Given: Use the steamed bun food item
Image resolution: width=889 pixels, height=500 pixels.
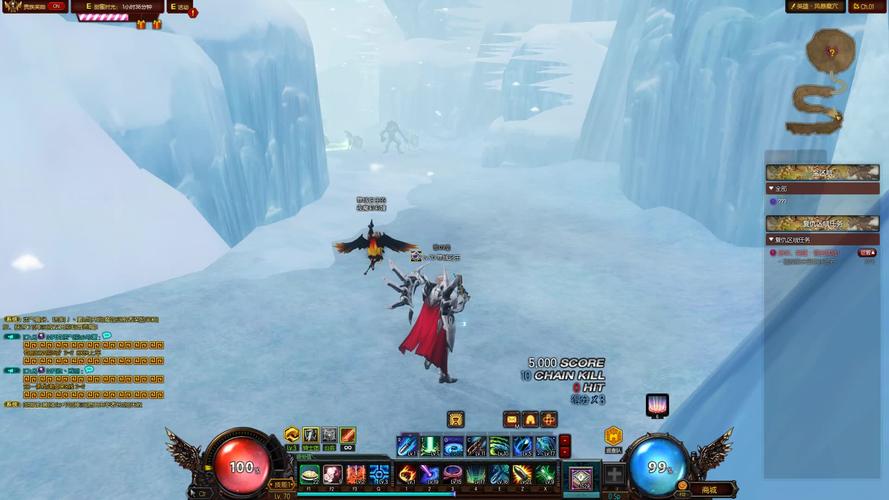Looking at the screenshot, I should coord(311,474).
